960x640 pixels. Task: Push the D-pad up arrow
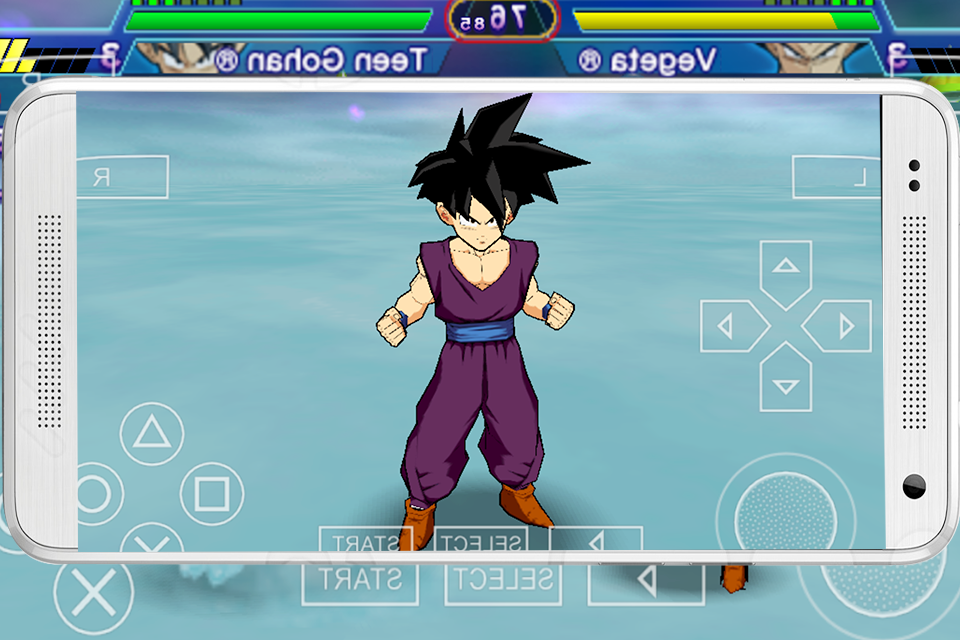coord(786,268)
